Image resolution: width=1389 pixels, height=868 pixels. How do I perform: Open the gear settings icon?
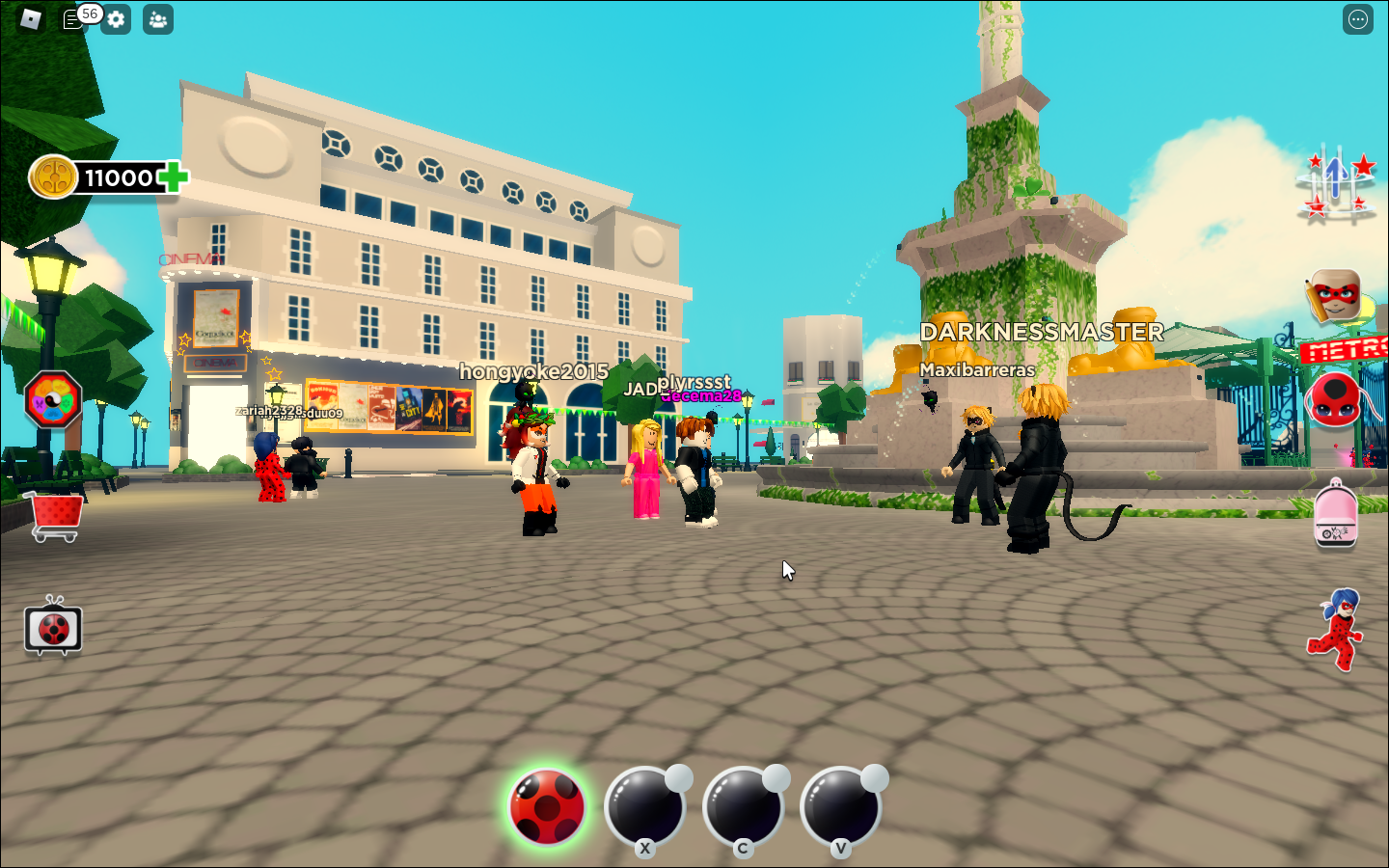tap(117, 19)
